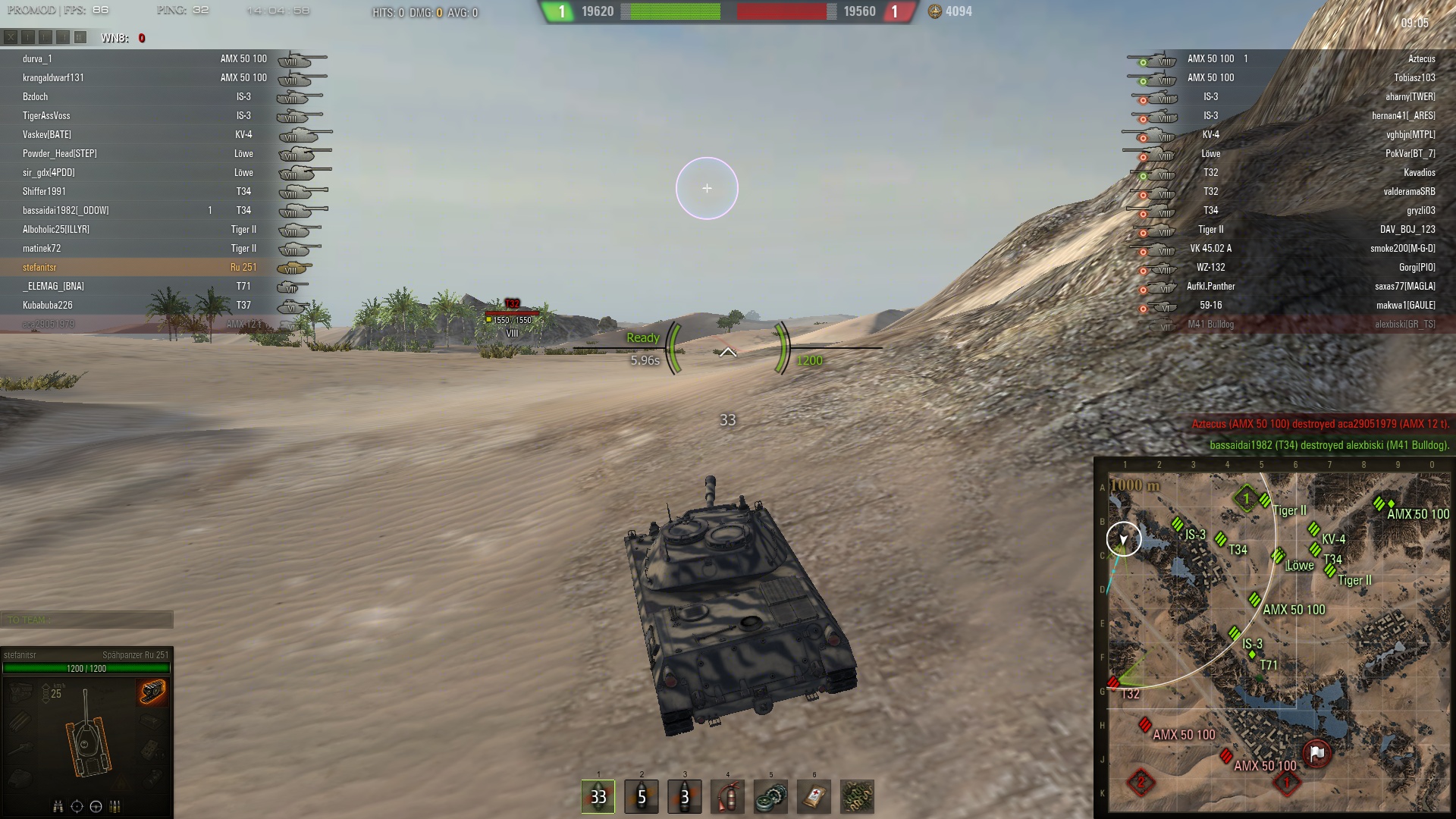Hide the player list with the X button
1456x819 pixels.
[11, 37]
